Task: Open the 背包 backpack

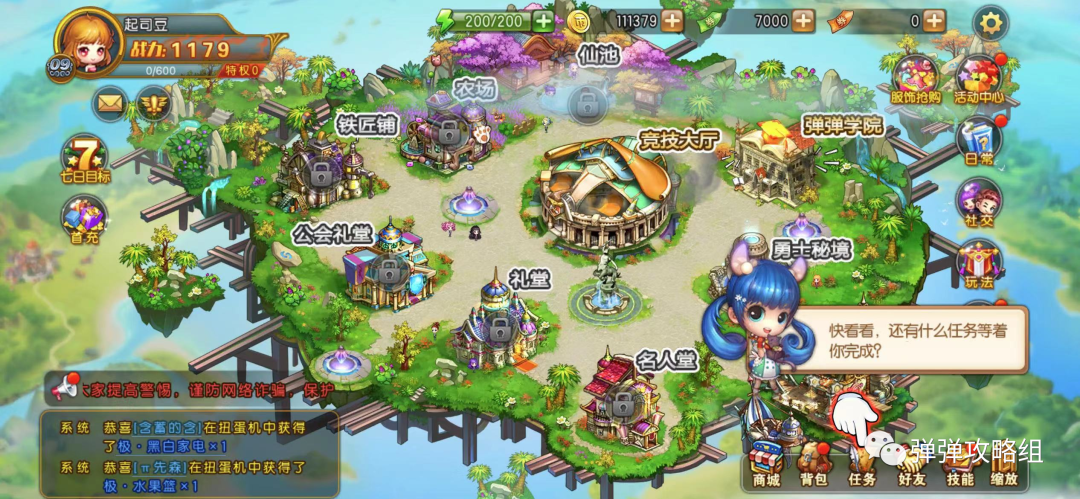Action: click(814, 464)
